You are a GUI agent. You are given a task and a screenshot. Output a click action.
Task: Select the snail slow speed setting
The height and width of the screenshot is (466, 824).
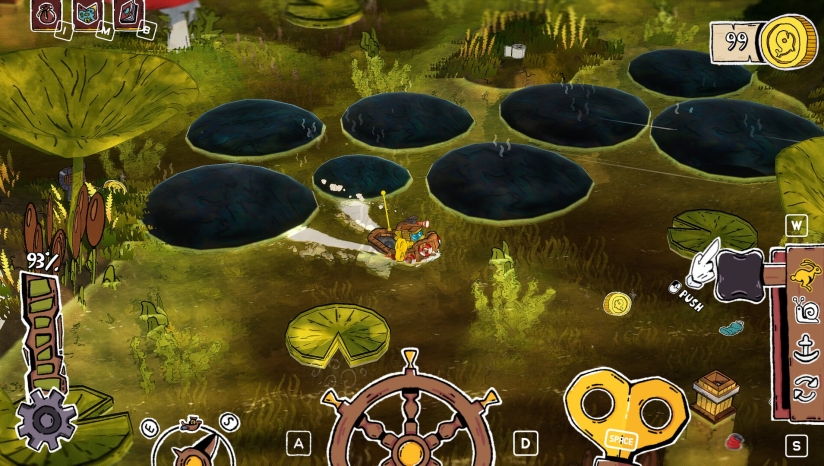click(805, 312)
